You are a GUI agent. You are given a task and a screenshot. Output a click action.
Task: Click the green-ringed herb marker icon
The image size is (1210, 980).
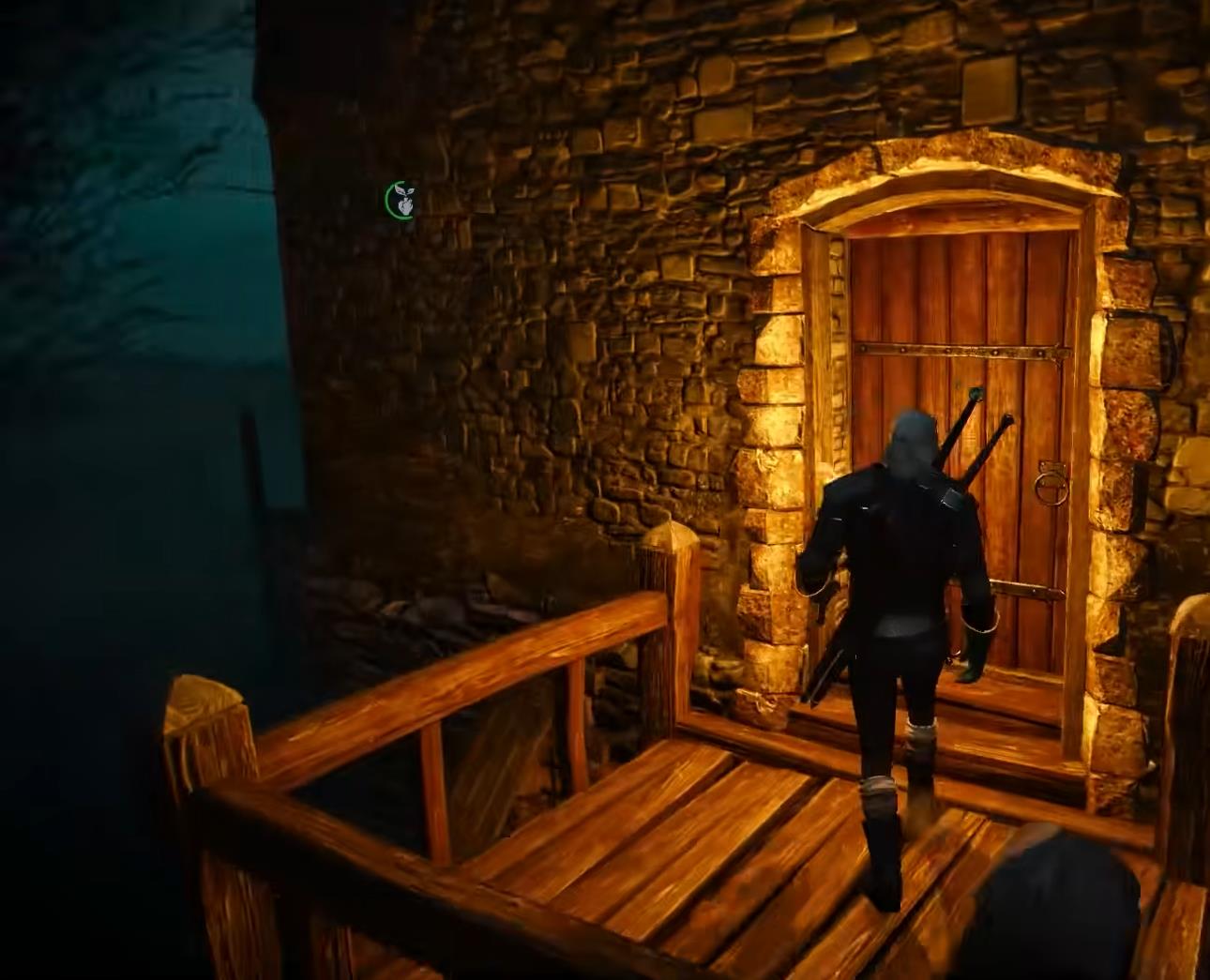click(x=401, y=200)
